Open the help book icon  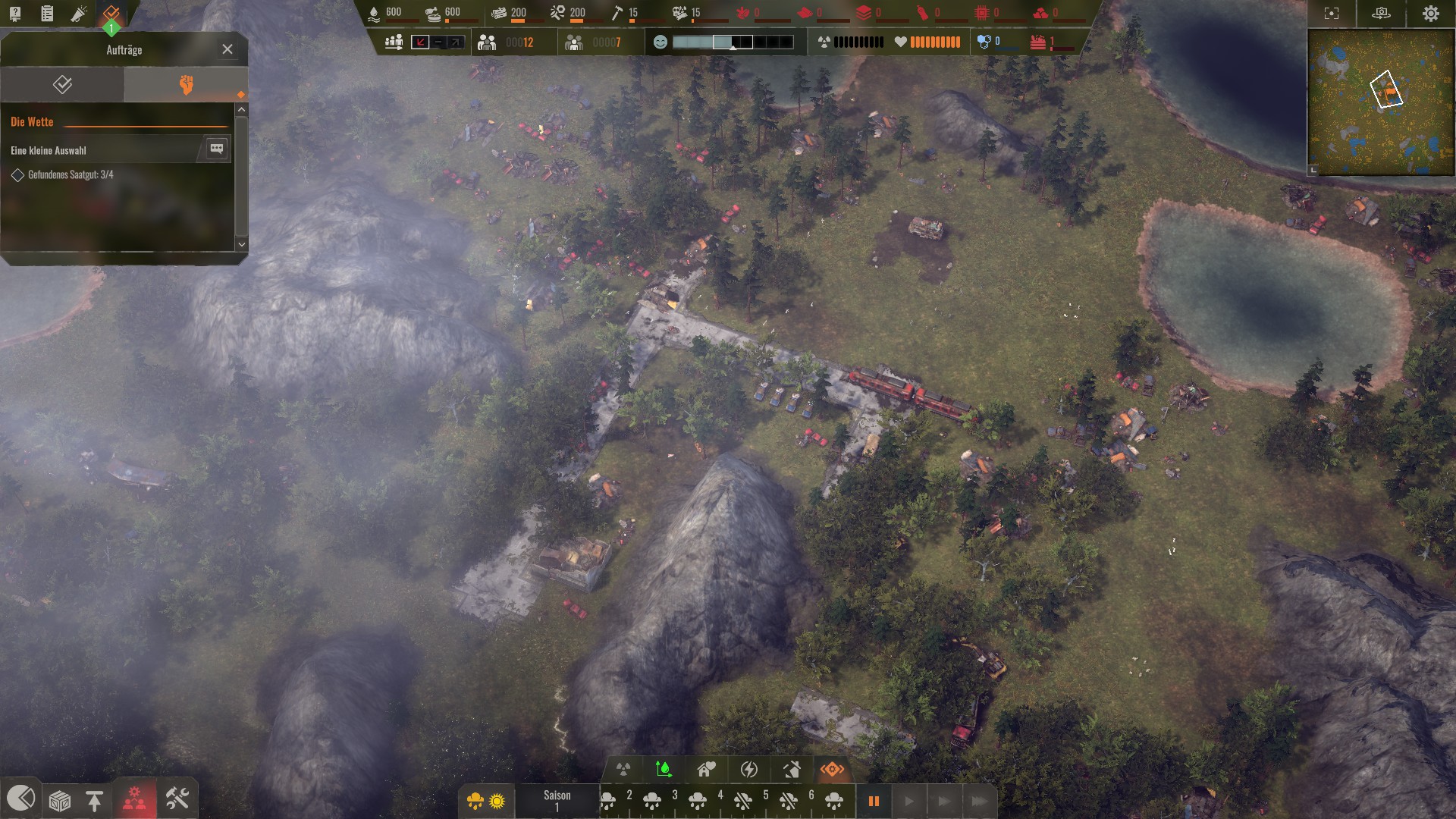click(x=15, y=13)
